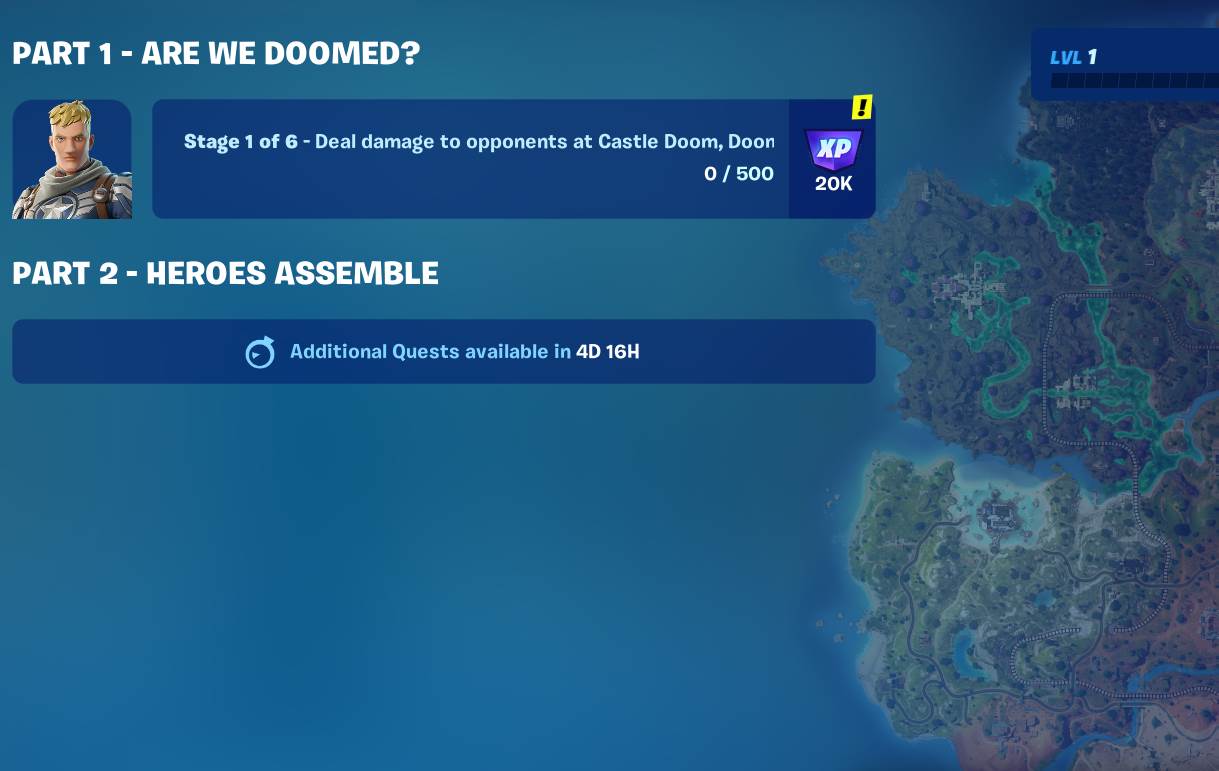1219x771 pixels.
Task: Open the Additional Quests countdown bar
Action: tap(443, 351)
